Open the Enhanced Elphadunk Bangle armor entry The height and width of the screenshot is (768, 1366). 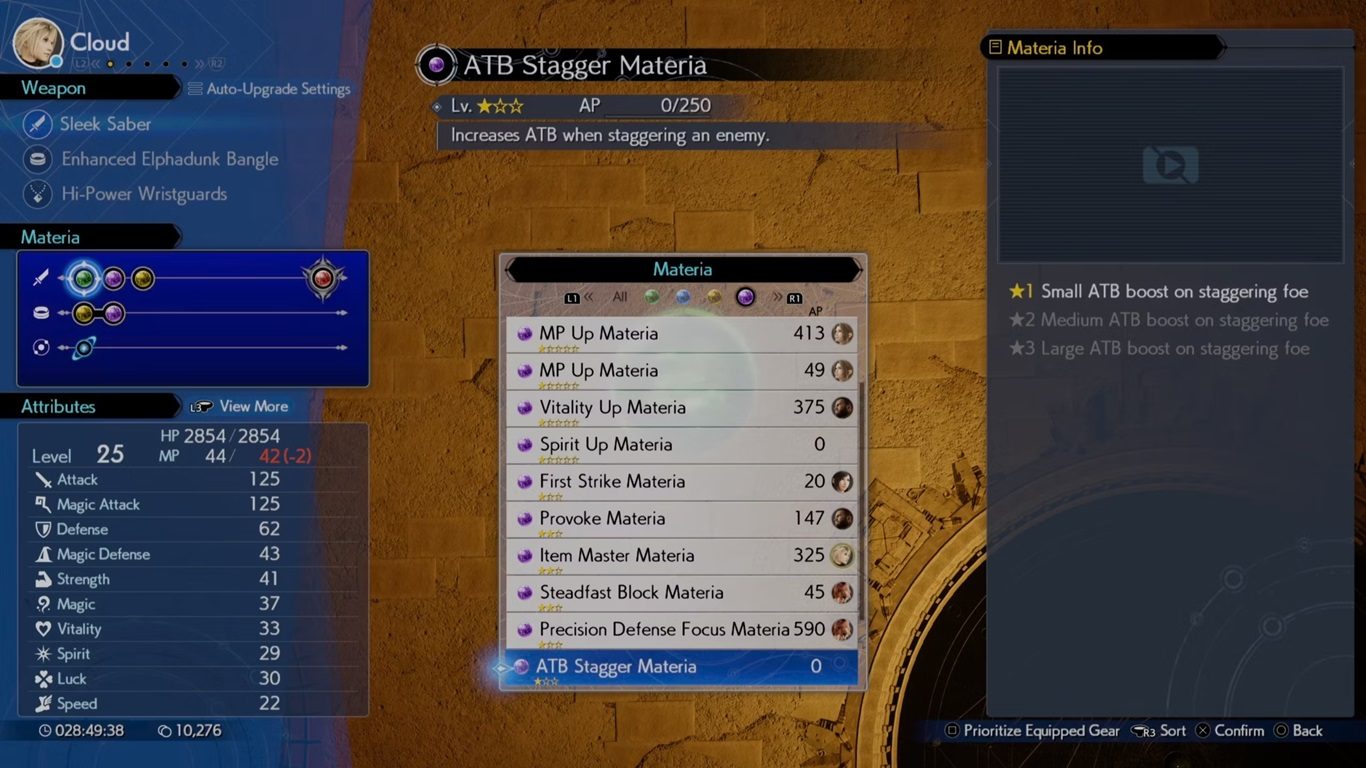tap(169, 159)
